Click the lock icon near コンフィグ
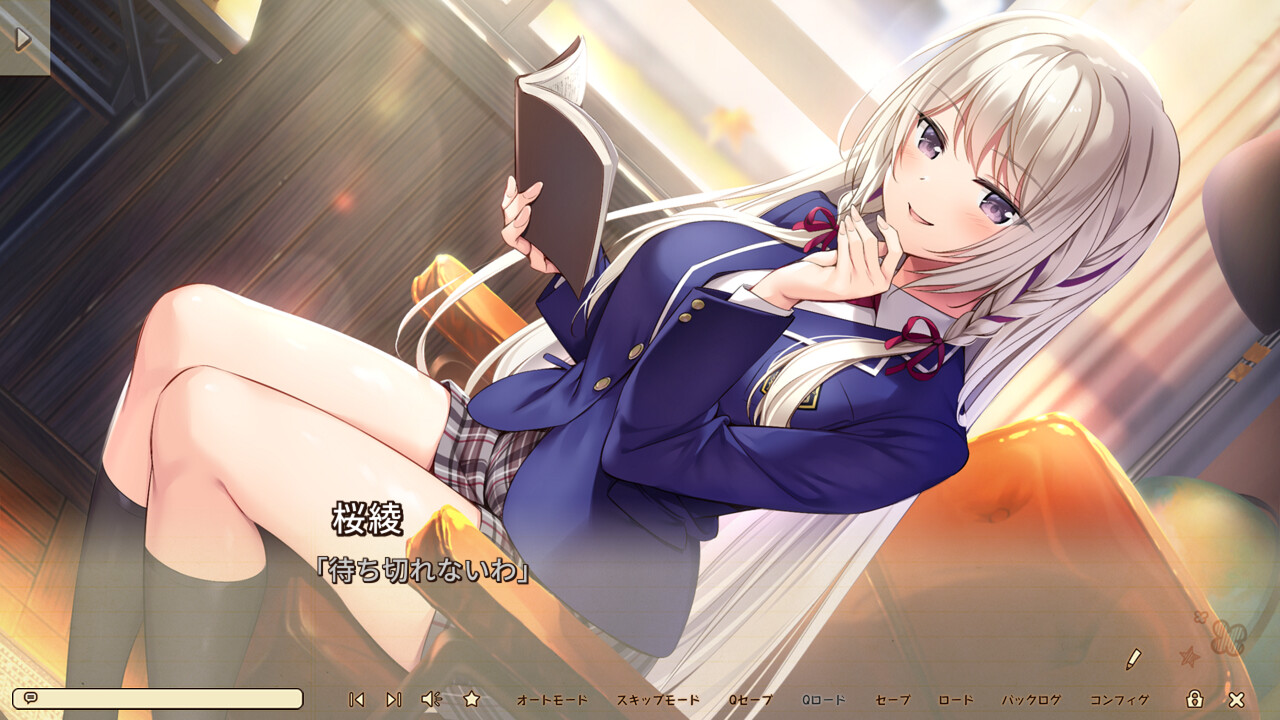The height and width of the screenshot is (720, 1280). click(x=1197, y=700)
